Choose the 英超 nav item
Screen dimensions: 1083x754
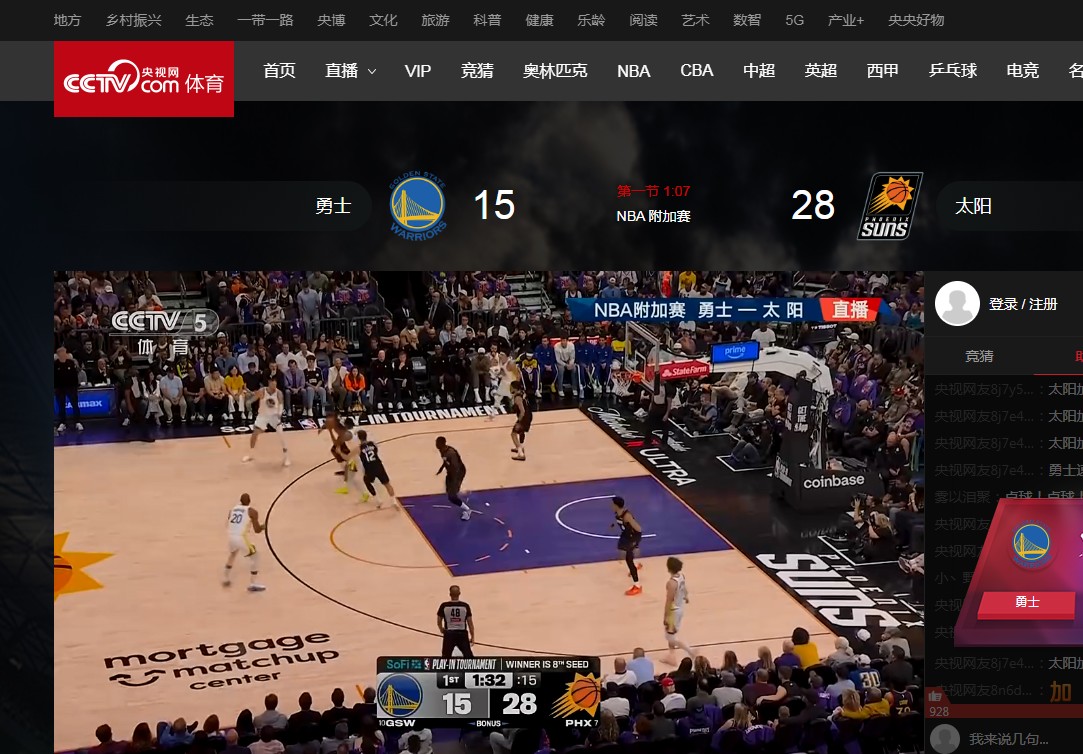[821, 71]
